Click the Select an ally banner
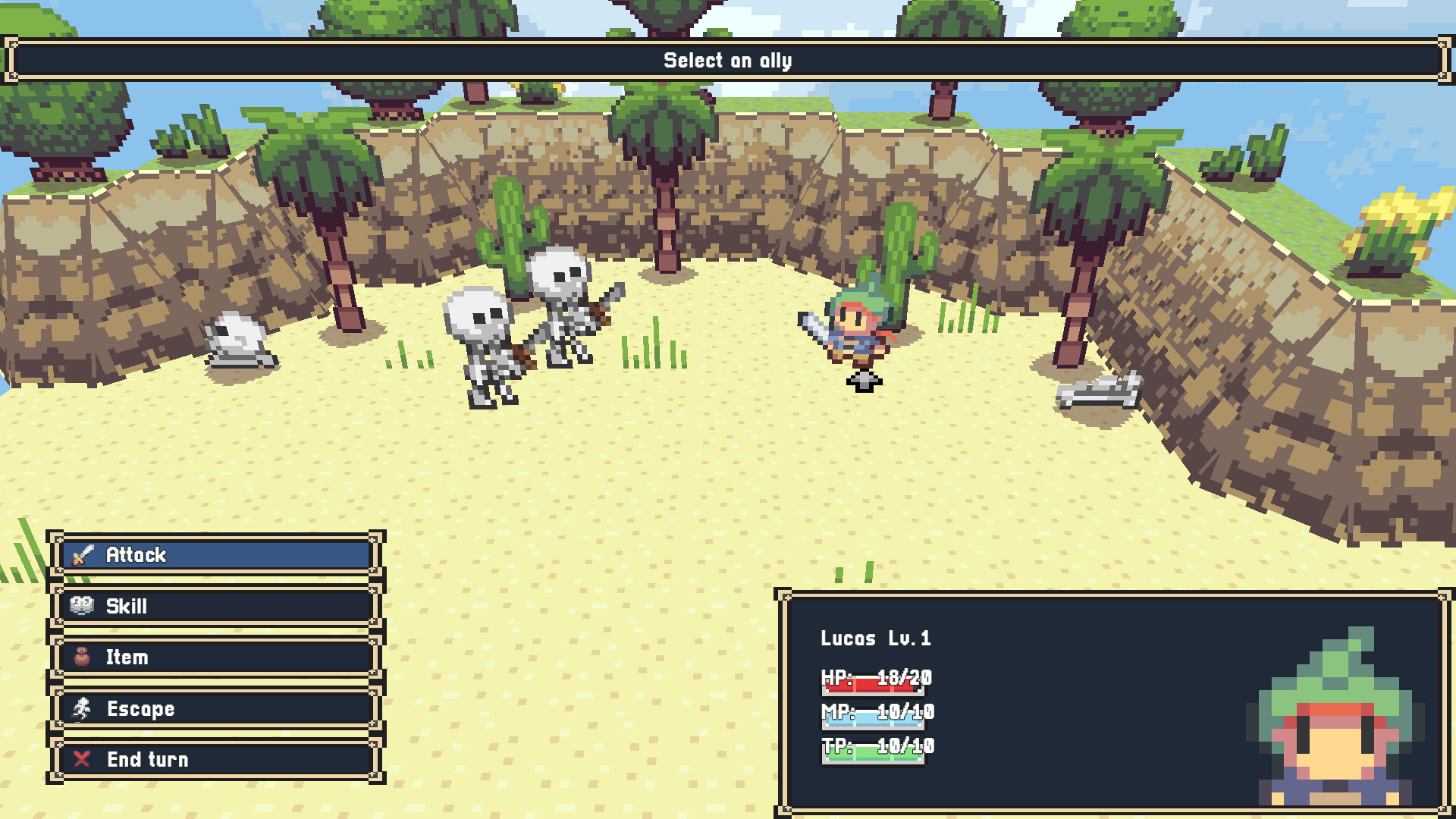The image size is (1456, 819). tap(726, 60)
